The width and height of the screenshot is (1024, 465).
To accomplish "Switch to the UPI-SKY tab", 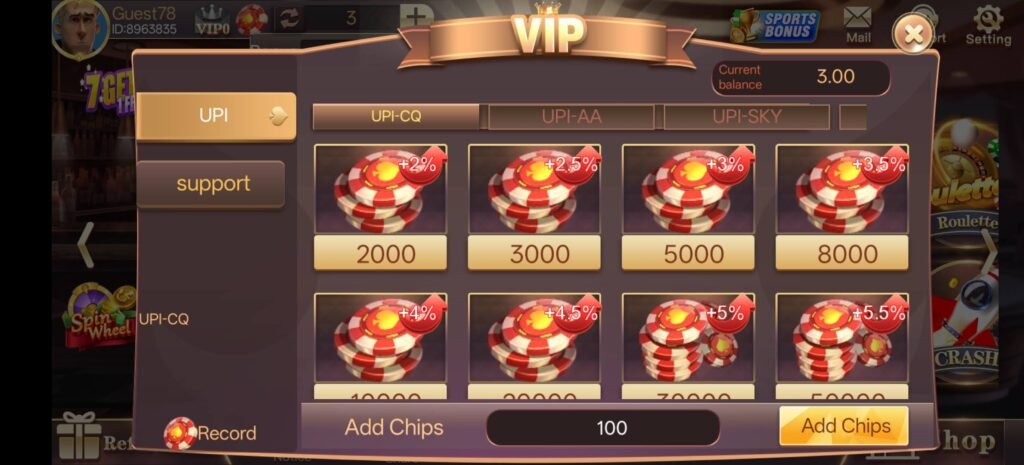I will [x=746, y=117].
